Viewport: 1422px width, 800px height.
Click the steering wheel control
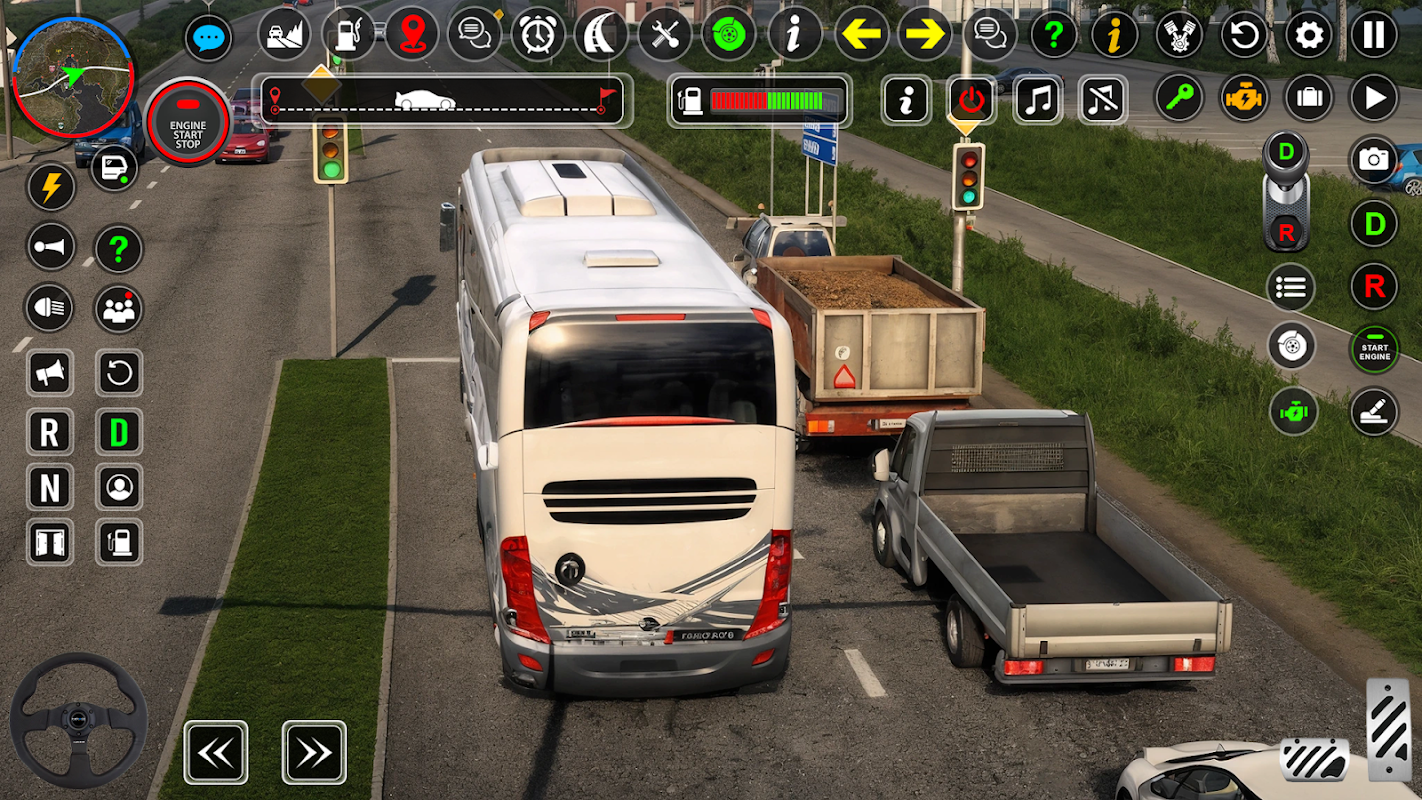point(79,720)
